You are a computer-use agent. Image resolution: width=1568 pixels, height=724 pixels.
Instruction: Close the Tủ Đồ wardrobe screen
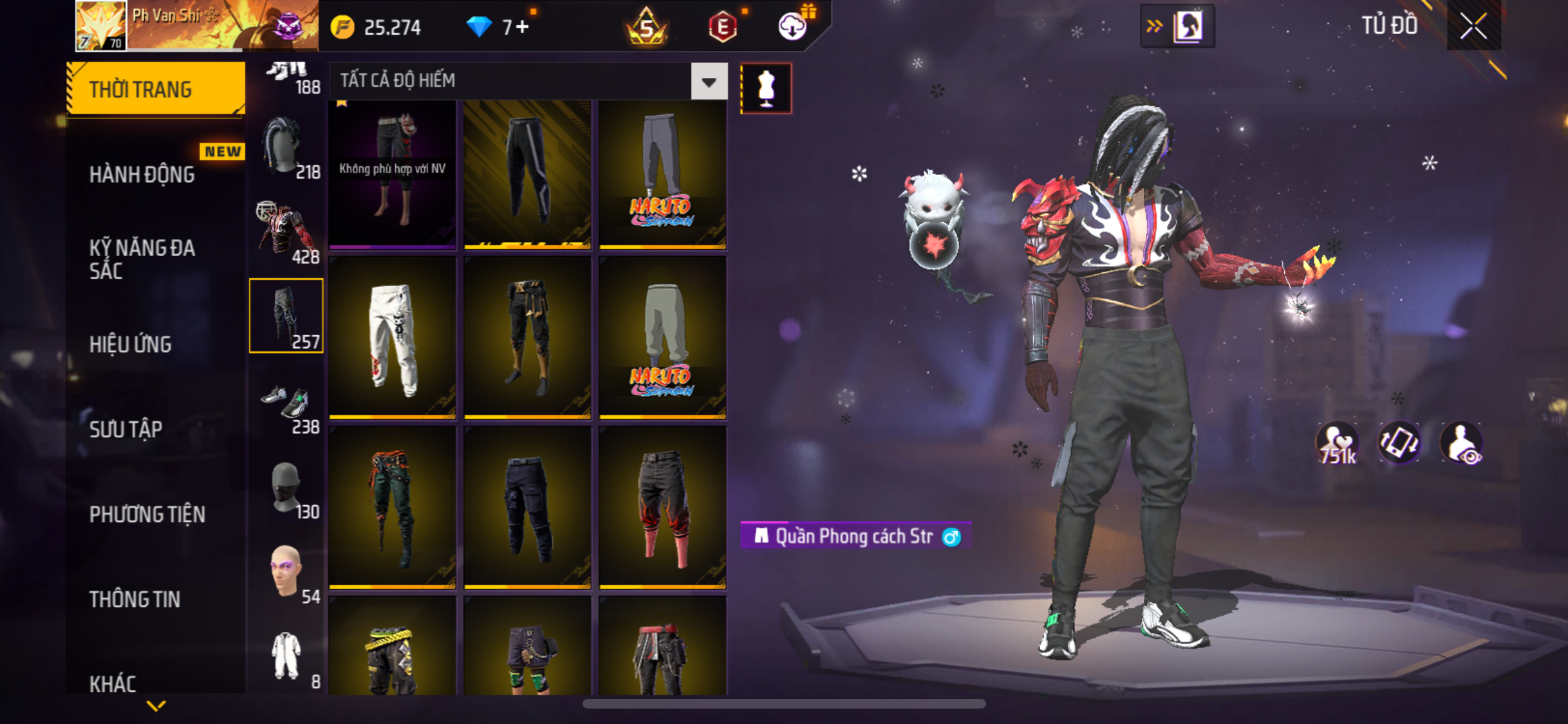pos(1473,26)
